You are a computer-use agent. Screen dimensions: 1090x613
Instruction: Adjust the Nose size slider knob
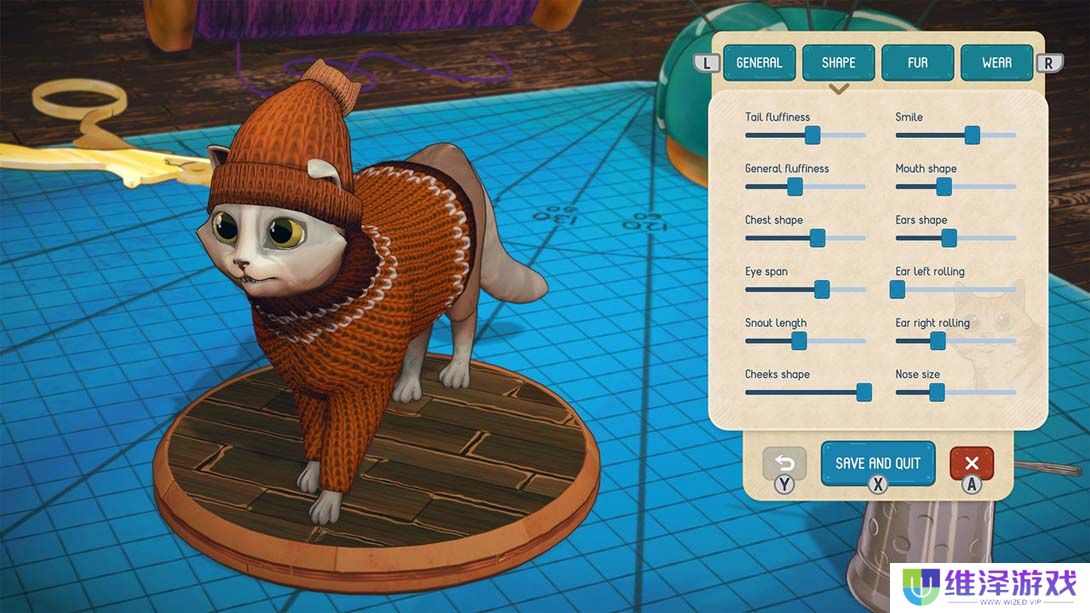click(x=937, y=392)
